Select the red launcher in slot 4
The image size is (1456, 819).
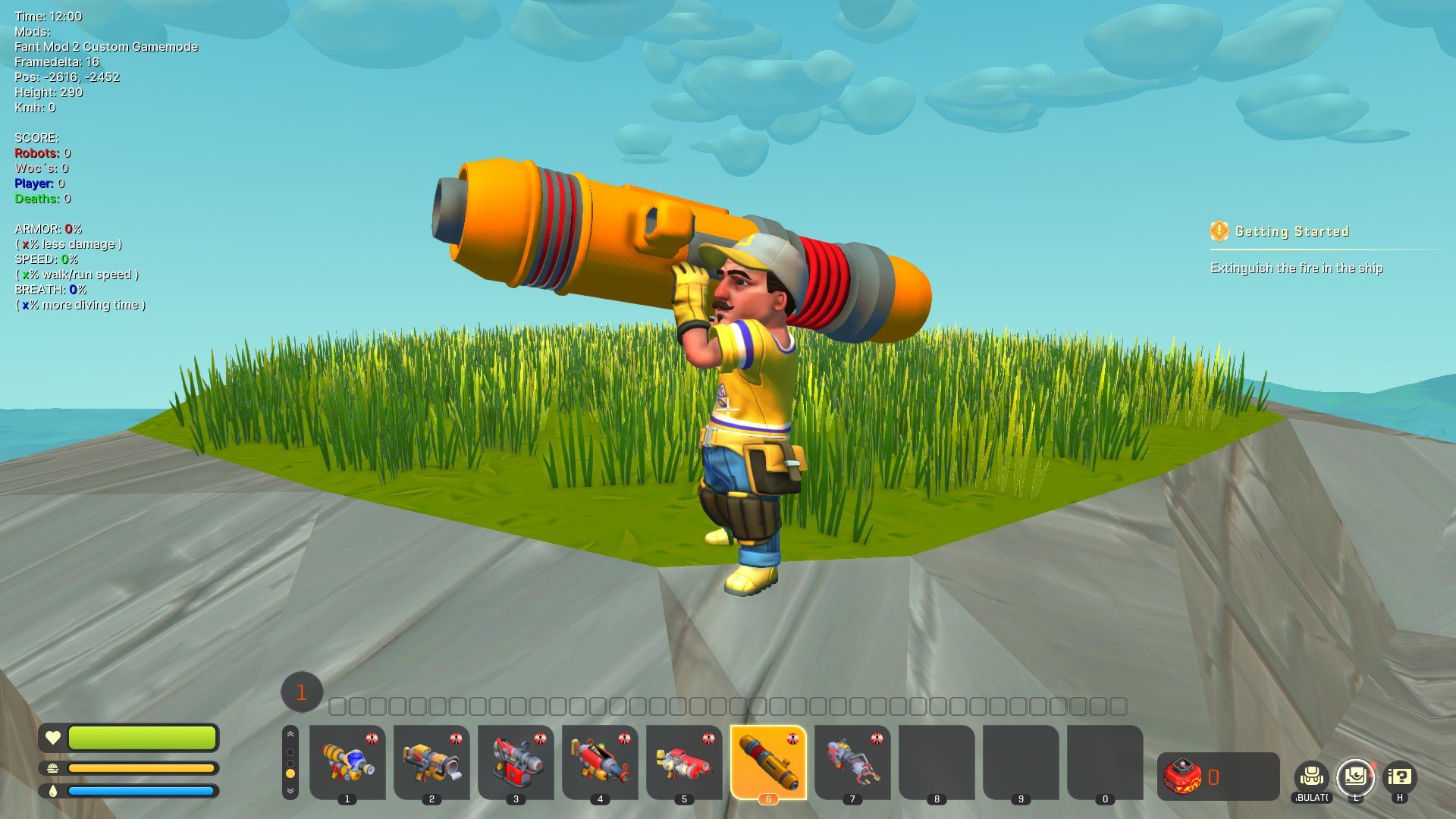click(x=600, y=761)
